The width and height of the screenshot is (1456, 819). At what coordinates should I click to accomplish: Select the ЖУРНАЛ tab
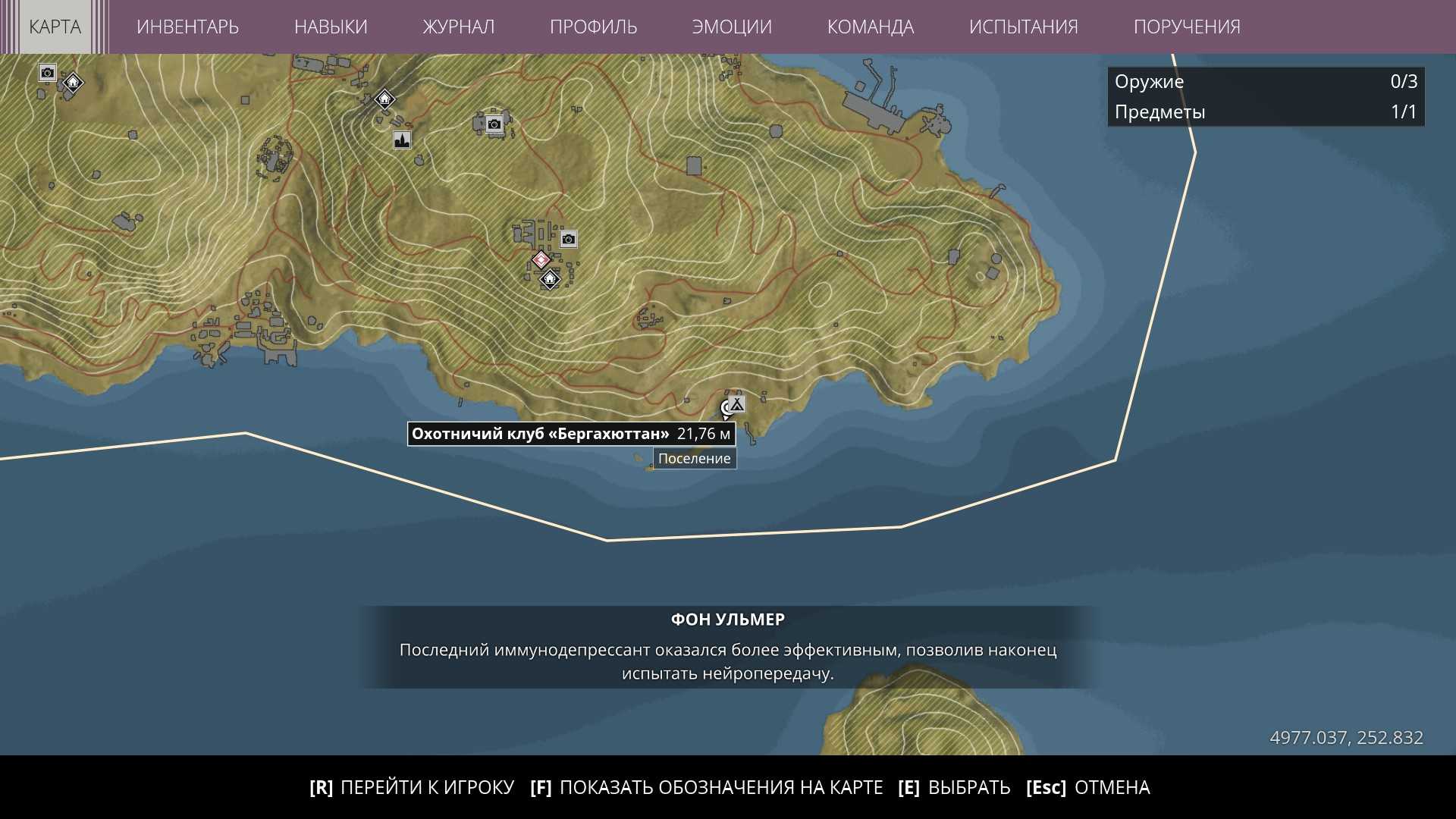458,27
